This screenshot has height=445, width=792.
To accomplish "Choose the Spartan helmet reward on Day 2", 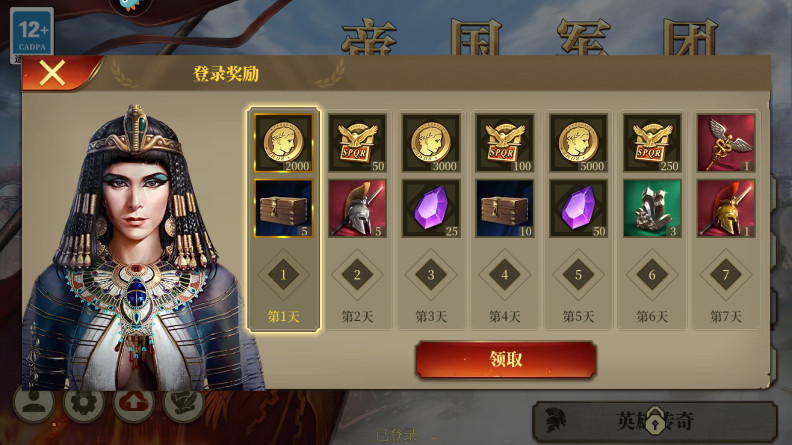I will click(357, 208).
